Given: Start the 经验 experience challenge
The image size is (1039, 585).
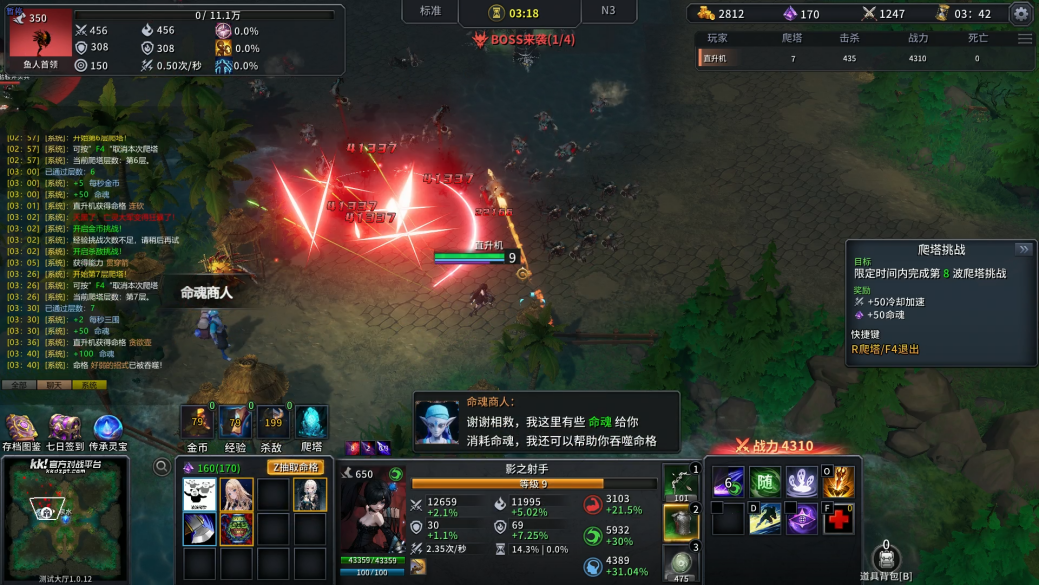Looking at the screenshot, I should (236, 423).
